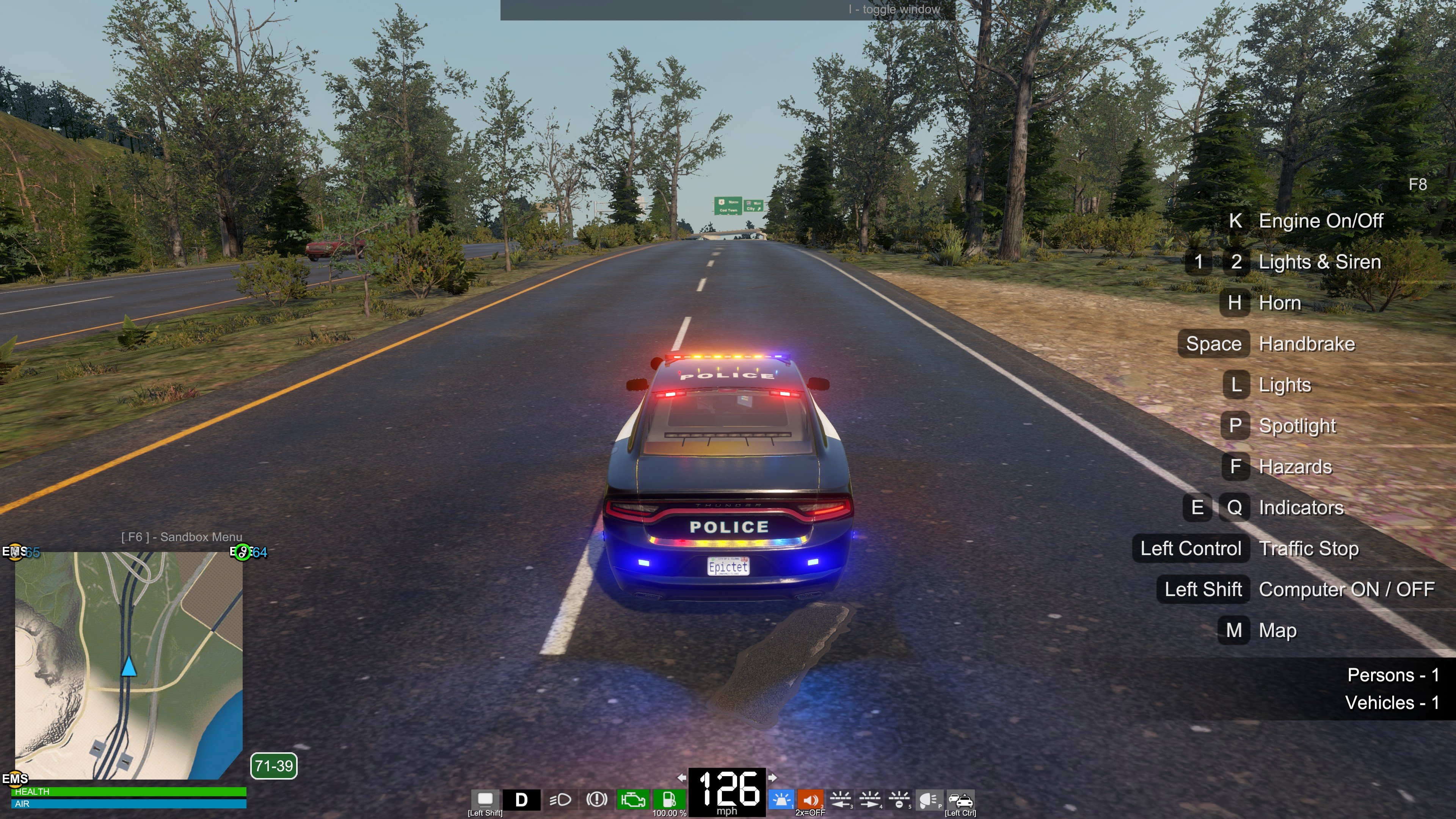Click the green fuel pump icon
This screenshot has width=1456, height=819.
pos(669,799)
